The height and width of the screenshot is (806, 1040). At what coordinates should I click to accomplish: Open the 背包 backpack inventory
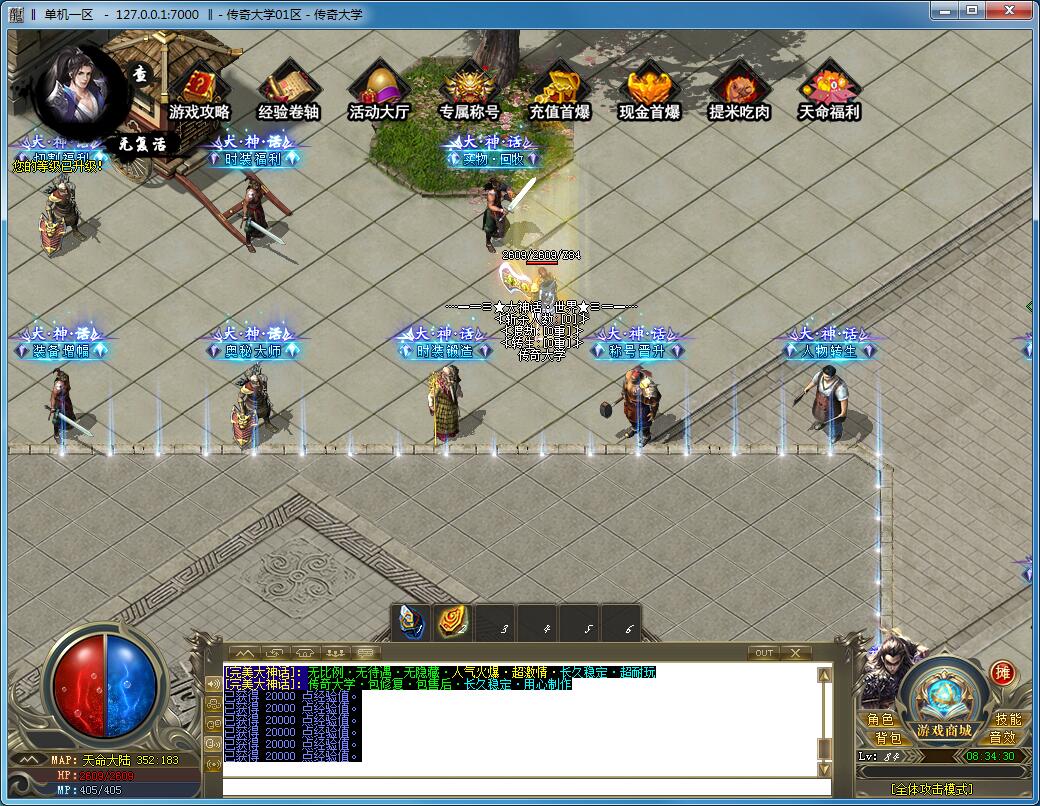tap(888, 738)
